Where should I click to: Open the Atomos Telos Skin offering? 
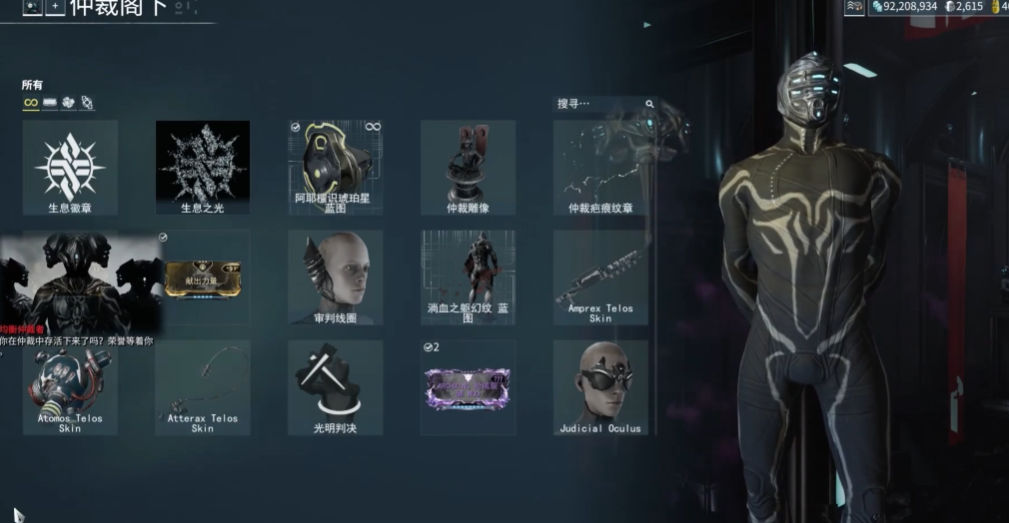(70, 388)
